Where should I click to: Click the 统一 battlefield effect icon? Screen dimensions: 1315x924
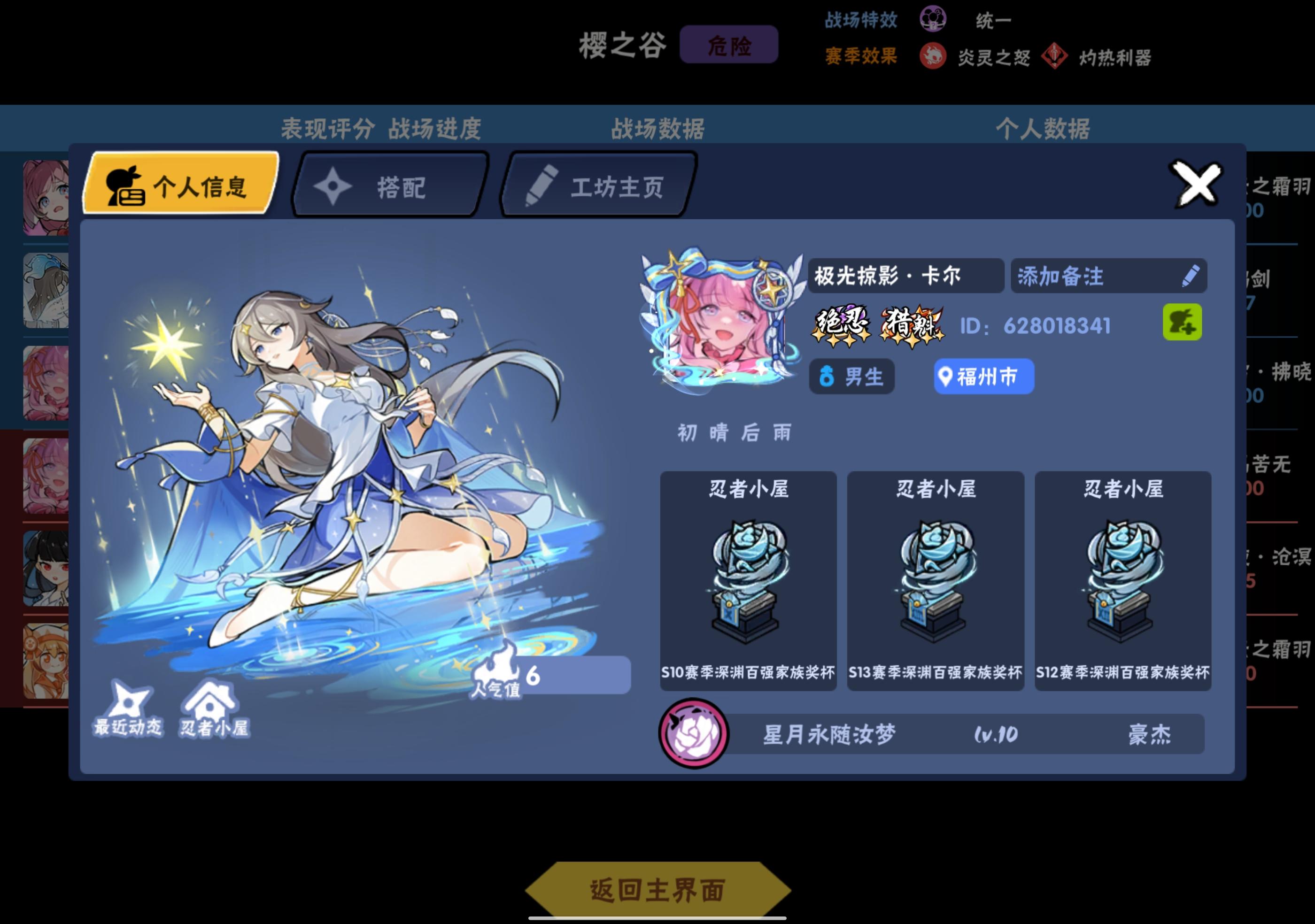934,19
